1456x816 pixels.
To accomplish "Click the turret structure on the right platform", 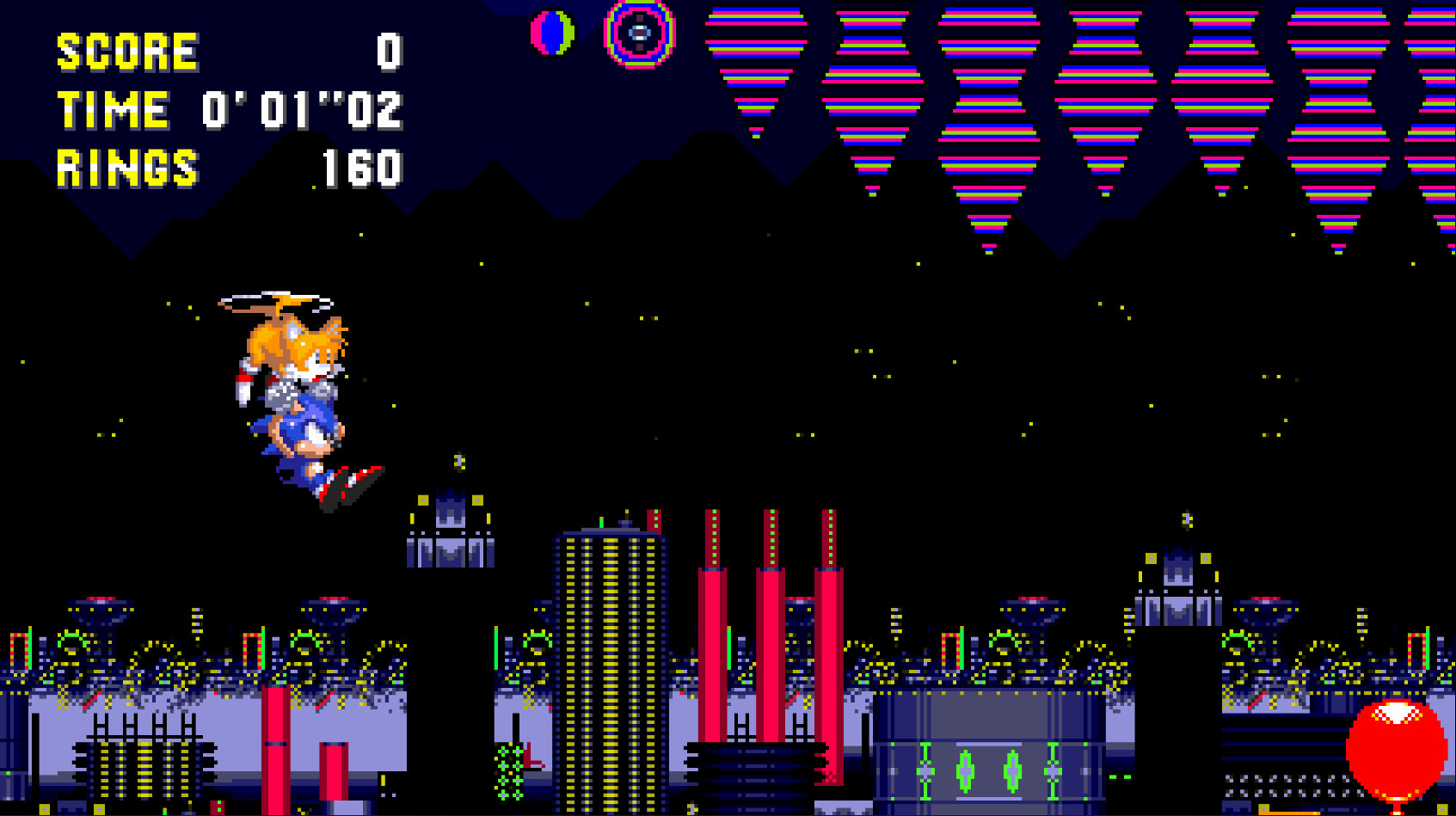I will pos(1178,593).
